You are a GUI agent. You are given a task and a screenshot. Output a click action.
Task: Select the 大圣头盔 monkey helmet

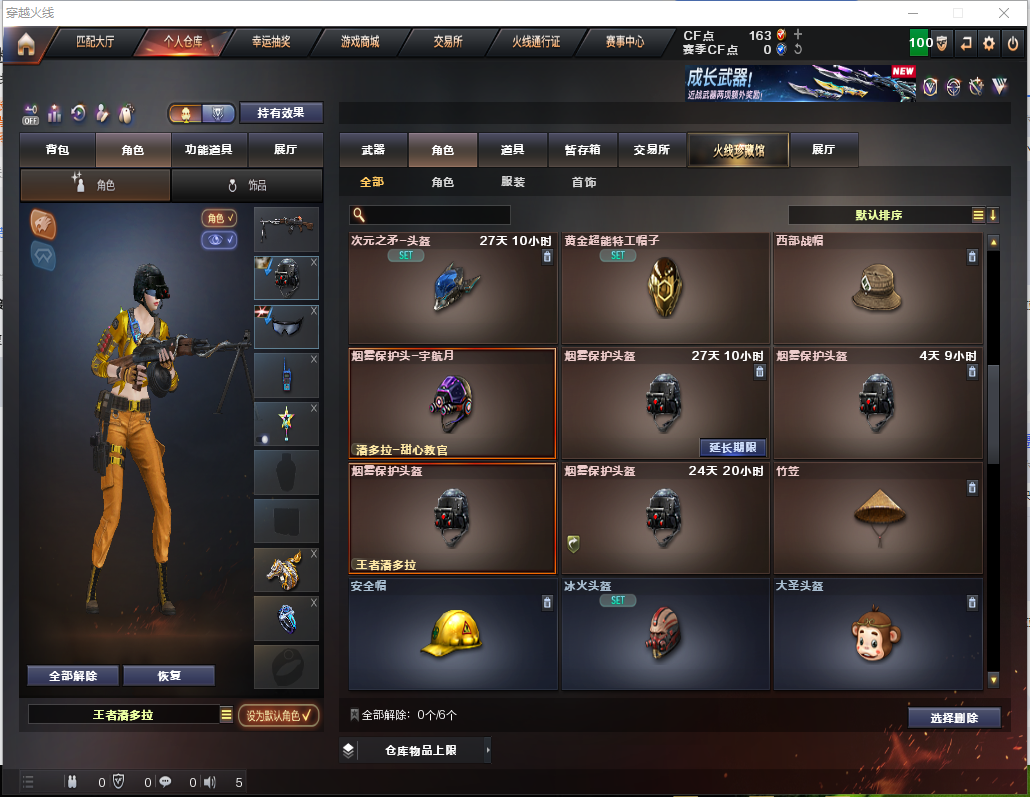(877, 634)
